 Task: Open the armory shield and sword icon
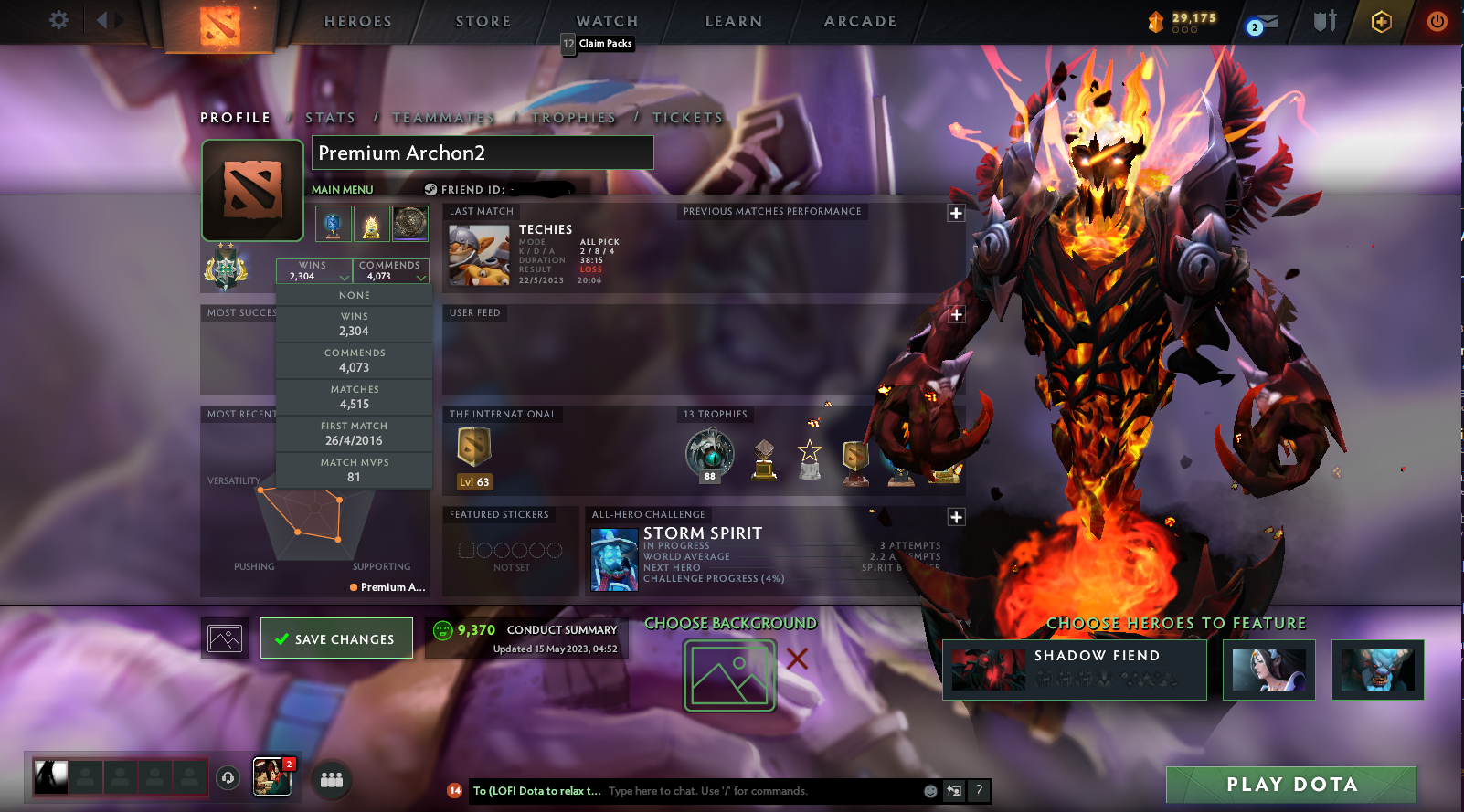(x=1322, y=21)
